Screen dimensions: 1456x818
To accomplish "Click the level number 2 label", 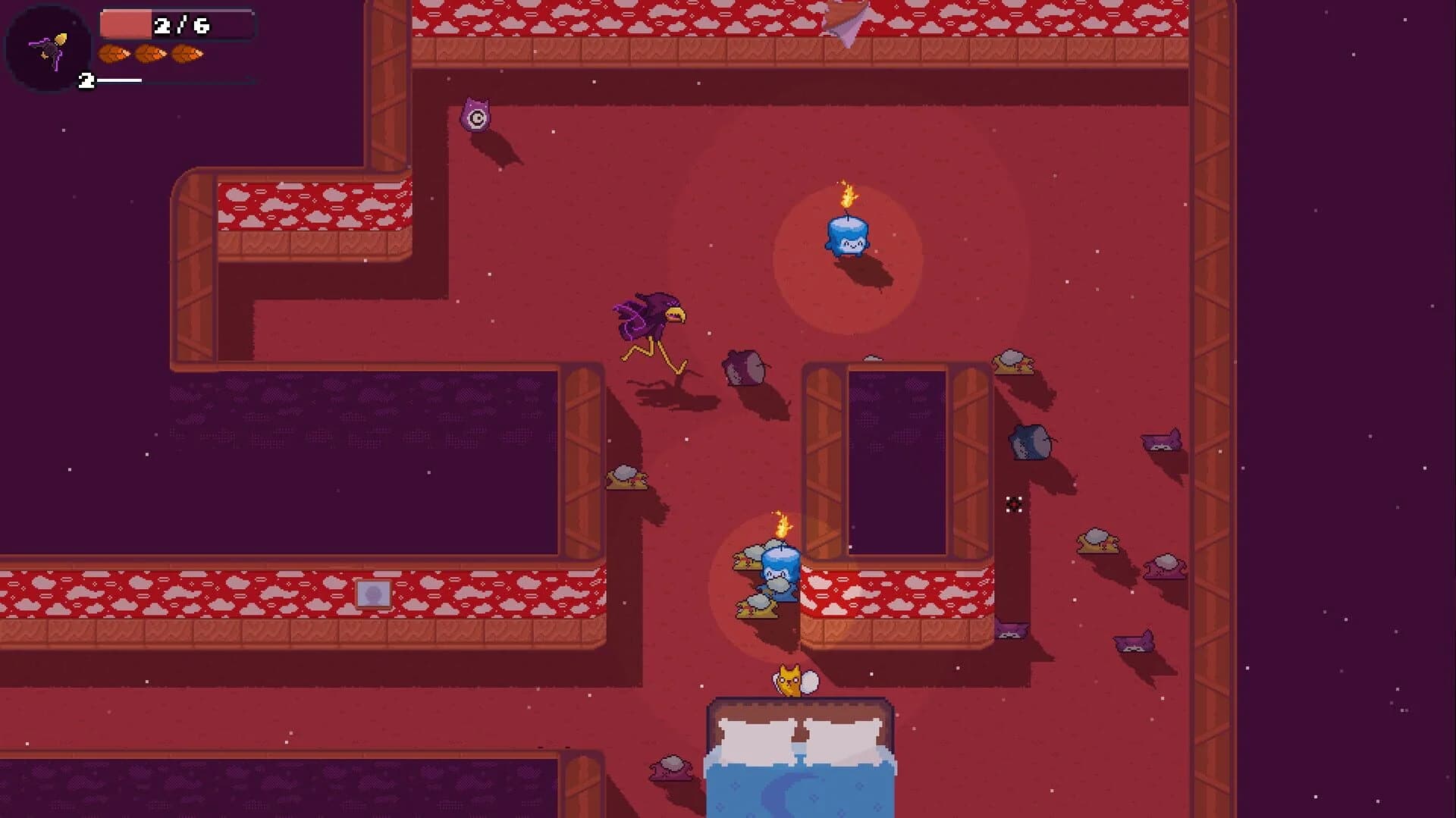I will point(86,79).
